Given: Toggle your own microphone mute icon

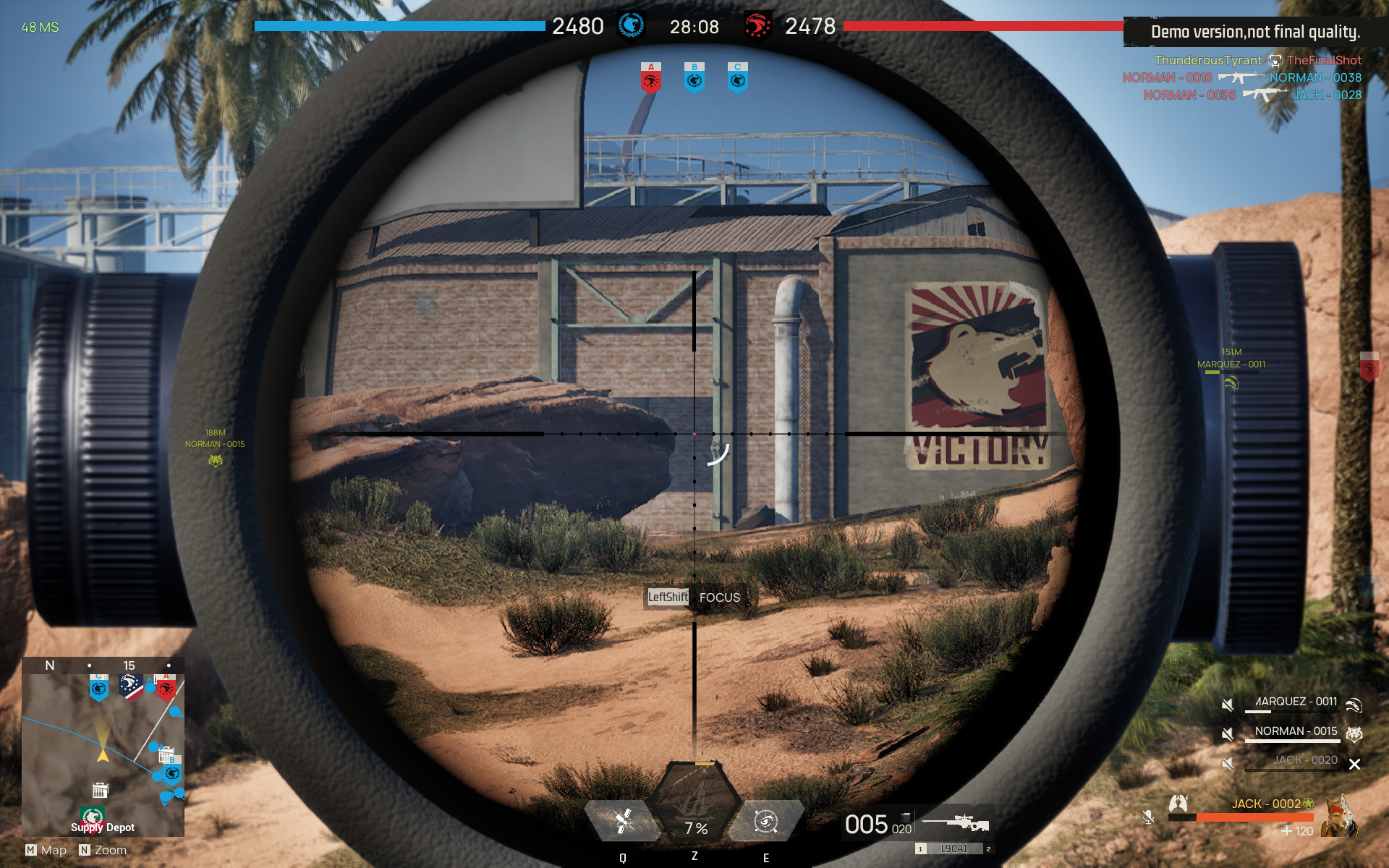Looking at the screenshot, I should coord(1148,817).
